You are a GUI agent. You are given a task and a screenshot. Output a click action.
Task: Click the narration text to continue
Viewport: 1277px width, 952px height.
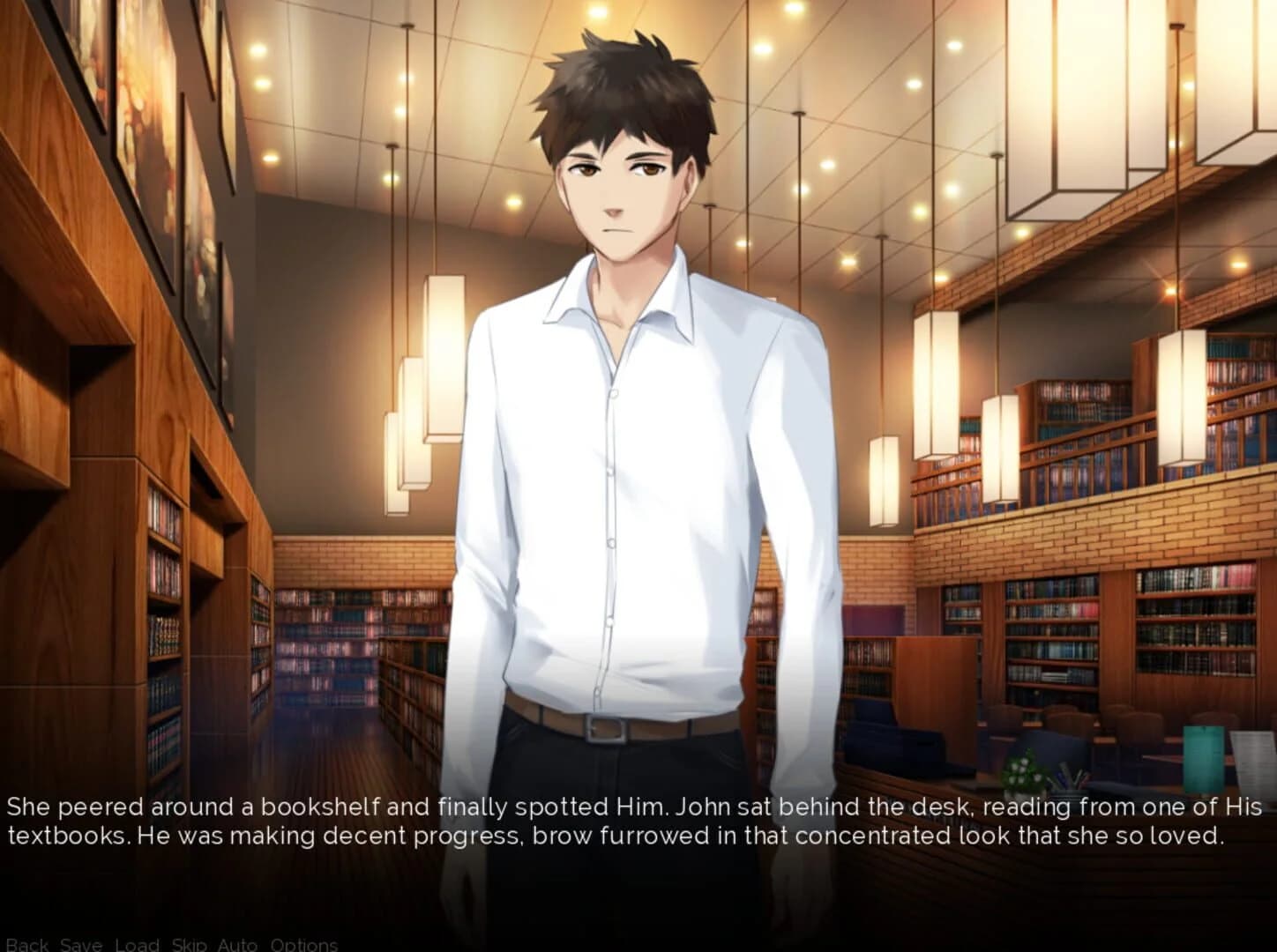coord(617,820)
